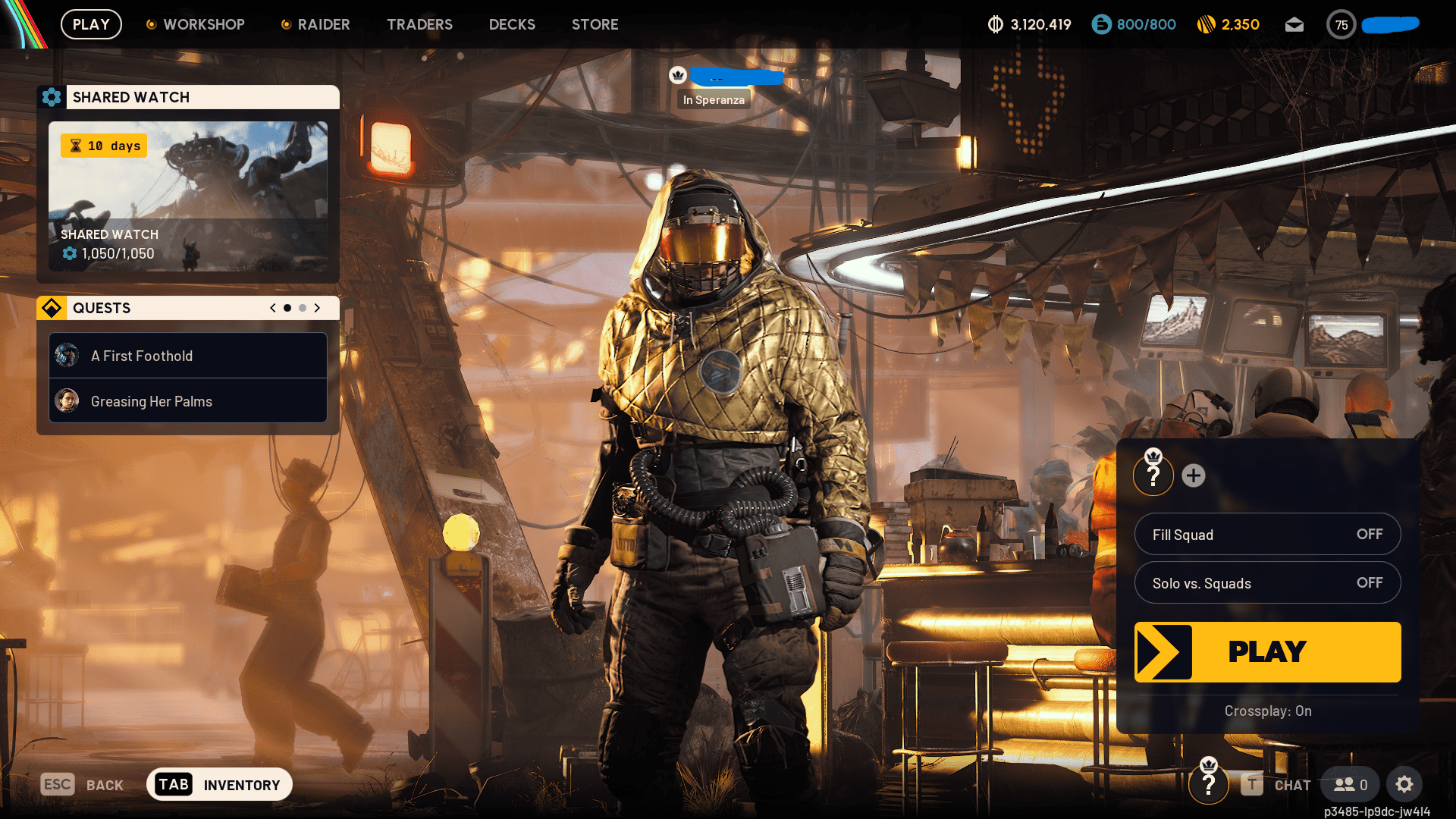Go back a quest page with left chevron

click(x=272, y=308)
